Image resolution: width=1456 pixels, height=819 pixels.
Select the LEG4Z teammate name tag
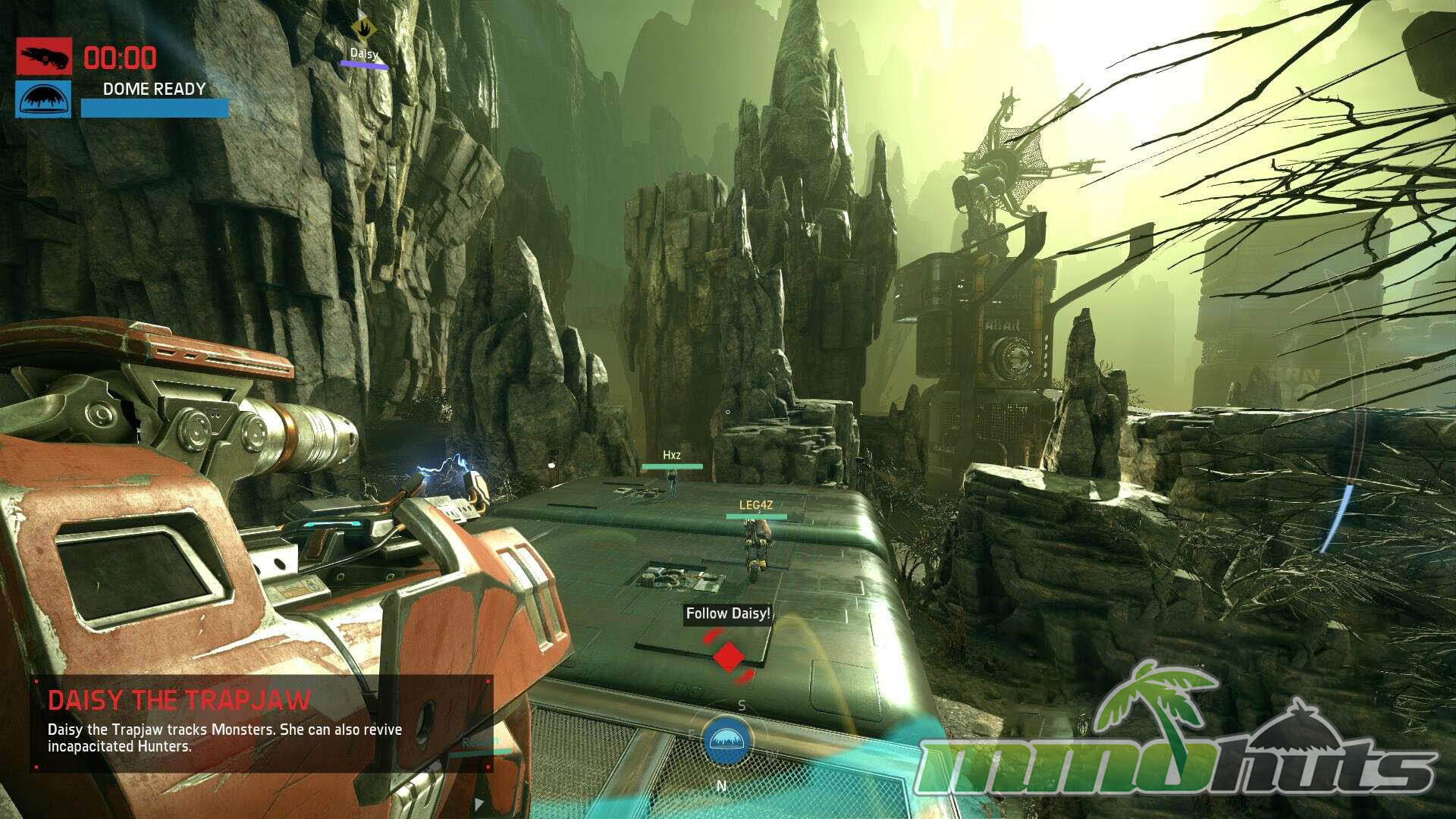tap(756, 505)
